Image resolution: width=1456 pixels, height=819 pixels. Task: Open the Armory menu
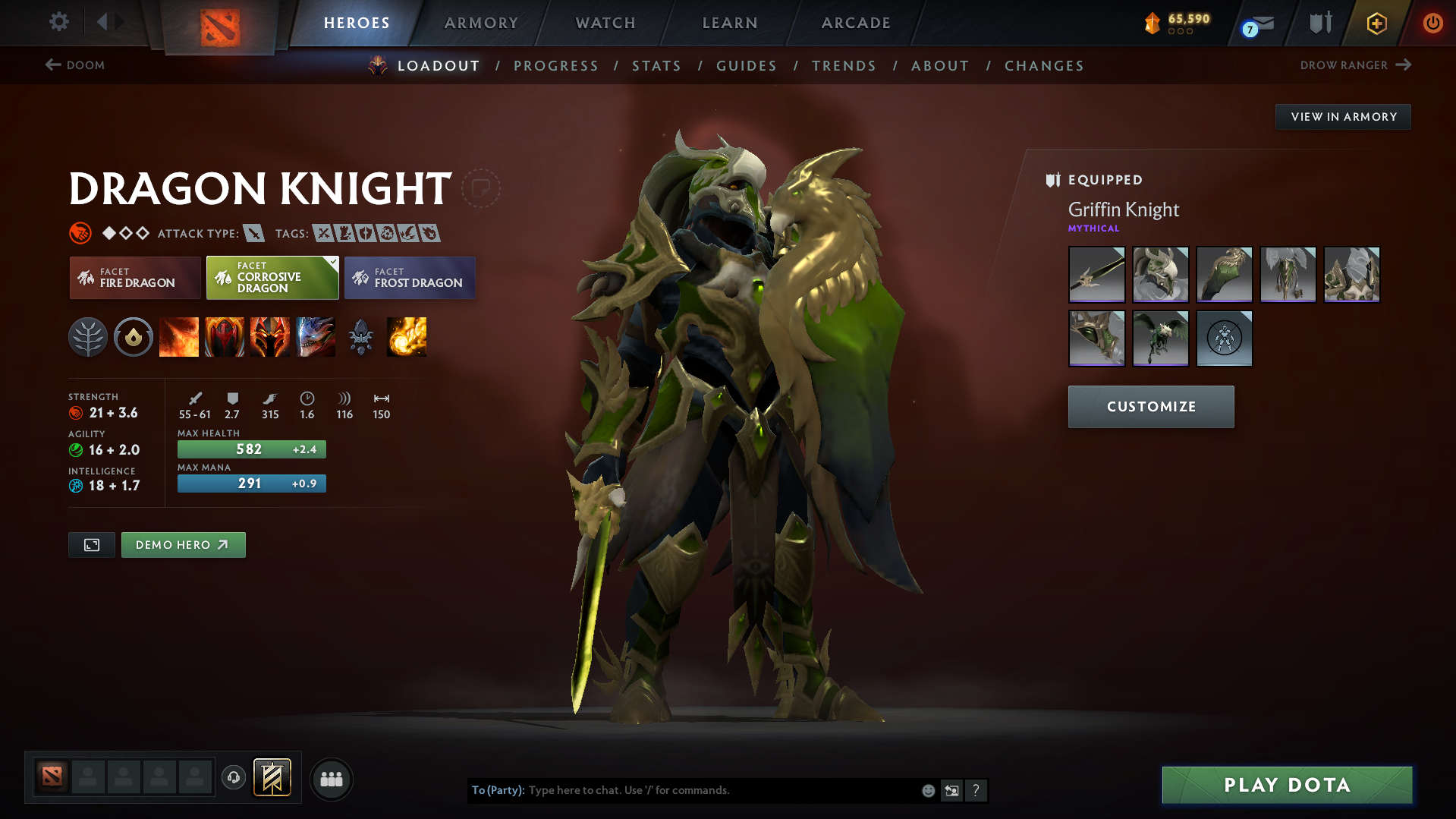(481, 23)
